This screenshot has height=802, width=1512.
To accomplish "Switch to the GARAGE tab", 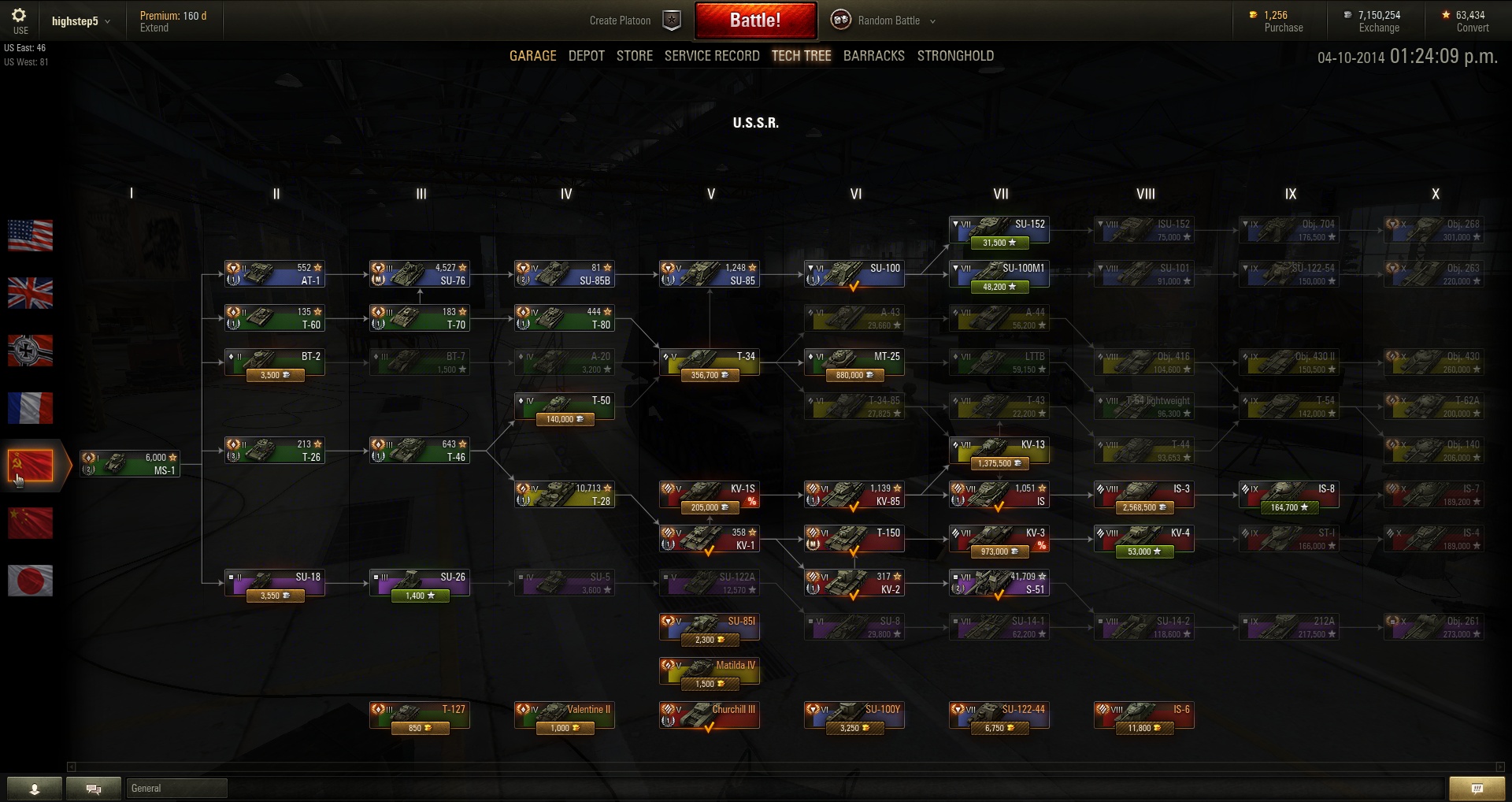I will pos(532,55).
